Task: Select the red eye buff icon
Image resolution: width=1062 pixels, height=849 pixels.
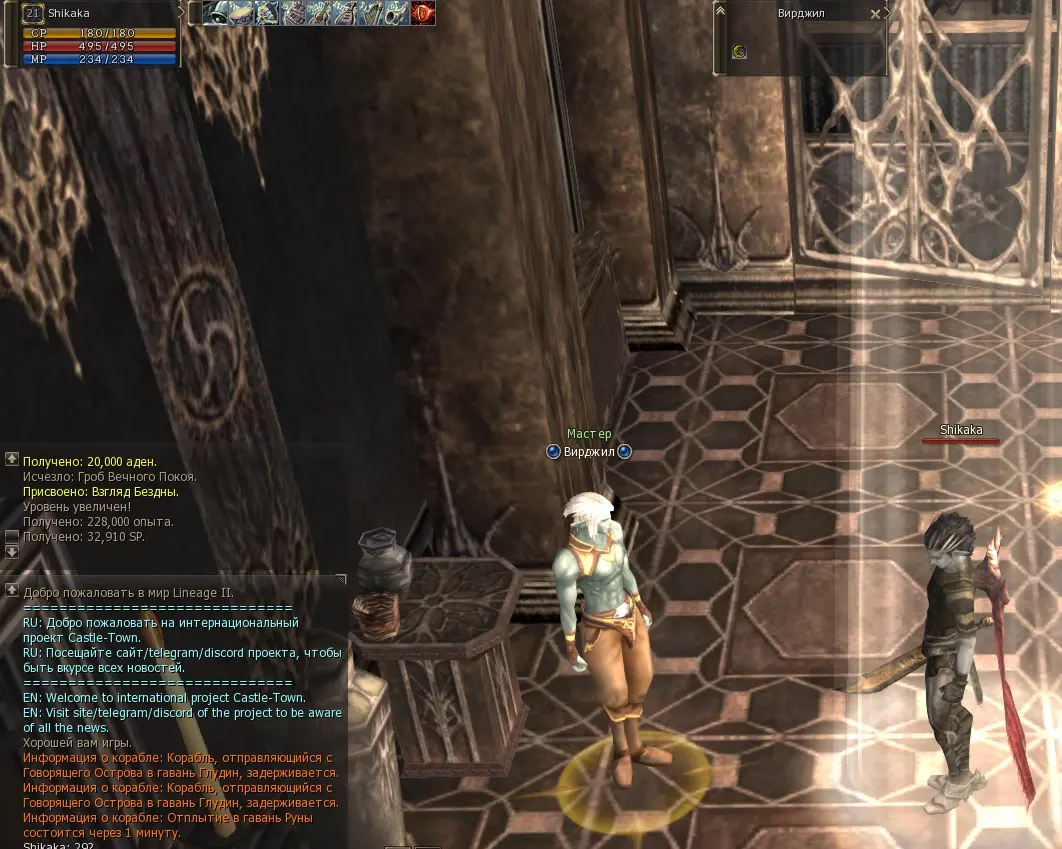Action: click(423, 13)
